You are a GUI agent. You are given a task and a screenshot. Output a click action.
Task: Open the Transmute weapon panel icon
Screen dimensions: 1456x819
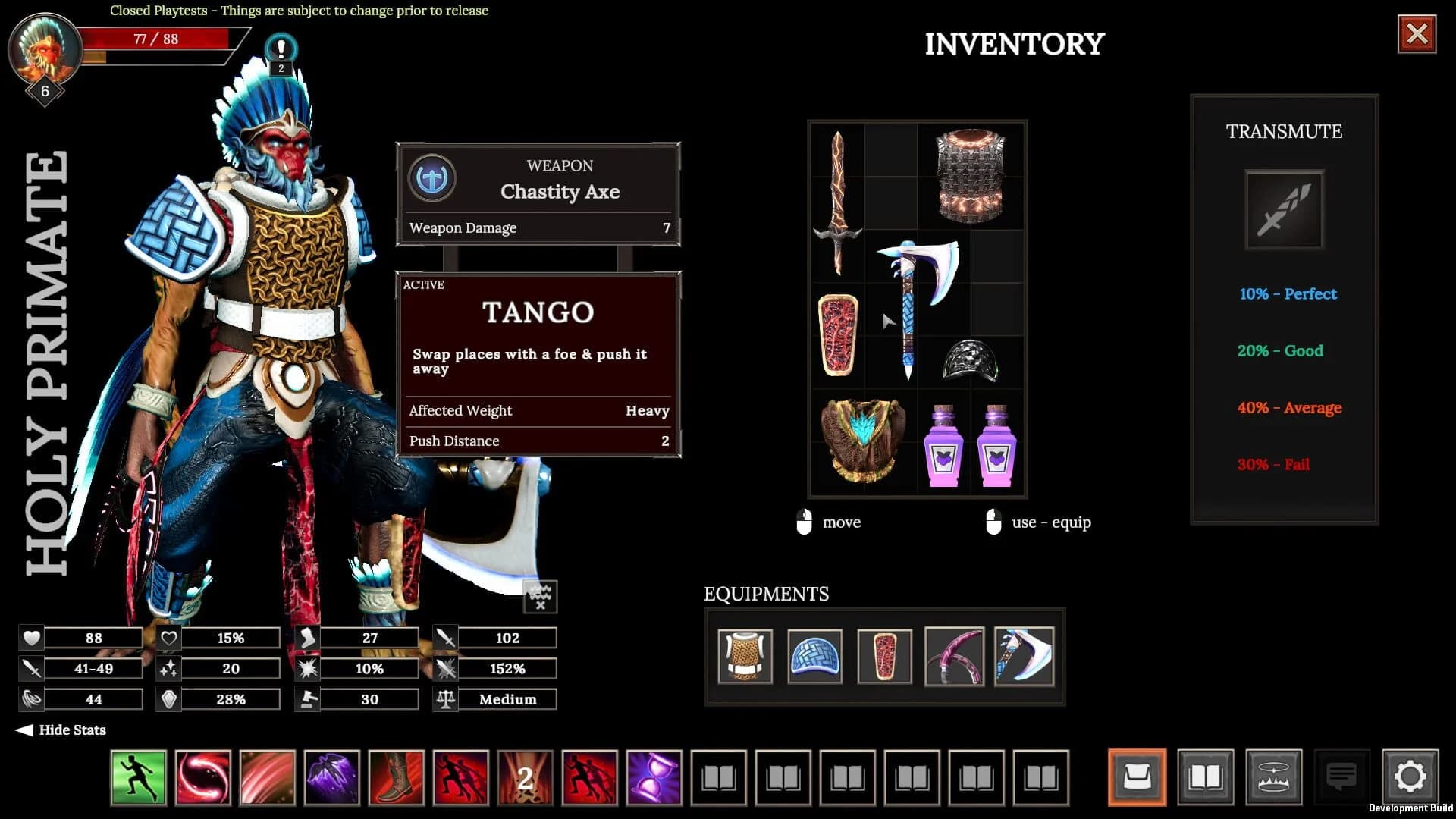1285,210
